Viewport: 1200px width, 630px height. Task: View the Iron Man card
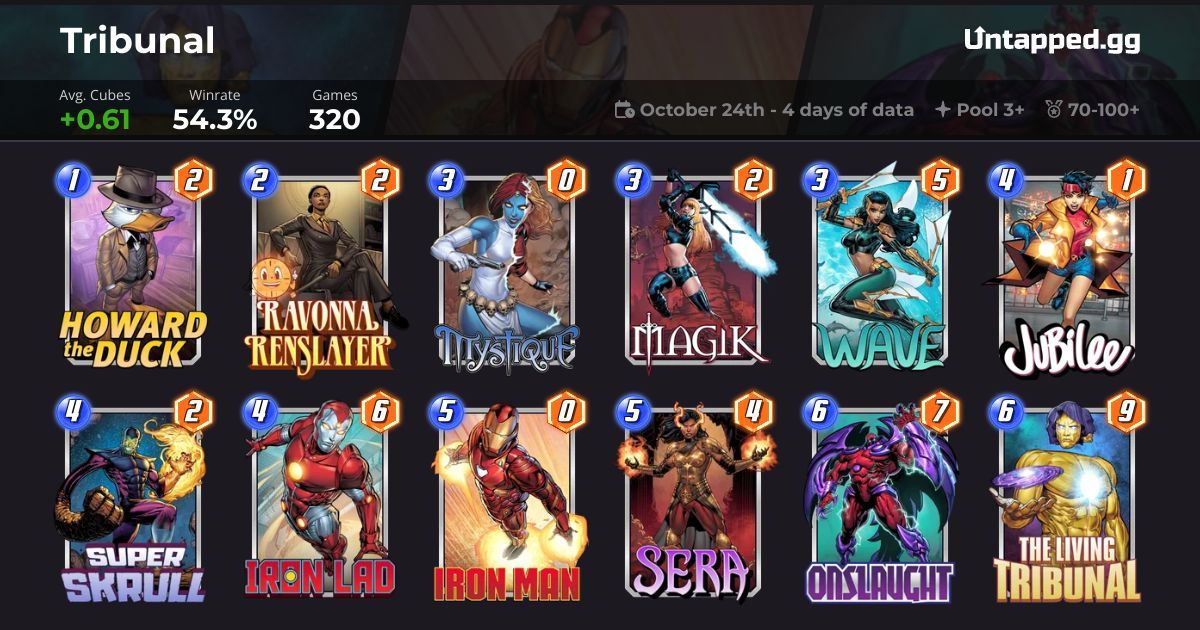pos(506,500)
